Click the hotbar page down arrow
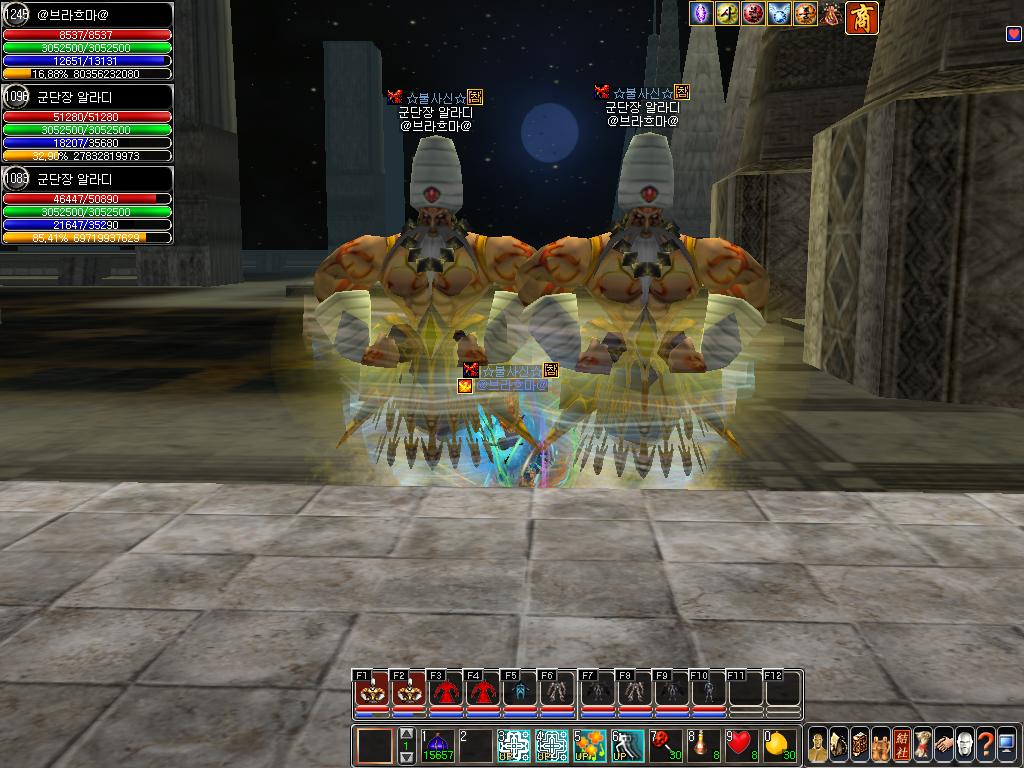Screen dimensions: 1024x768 click(406, 758)
